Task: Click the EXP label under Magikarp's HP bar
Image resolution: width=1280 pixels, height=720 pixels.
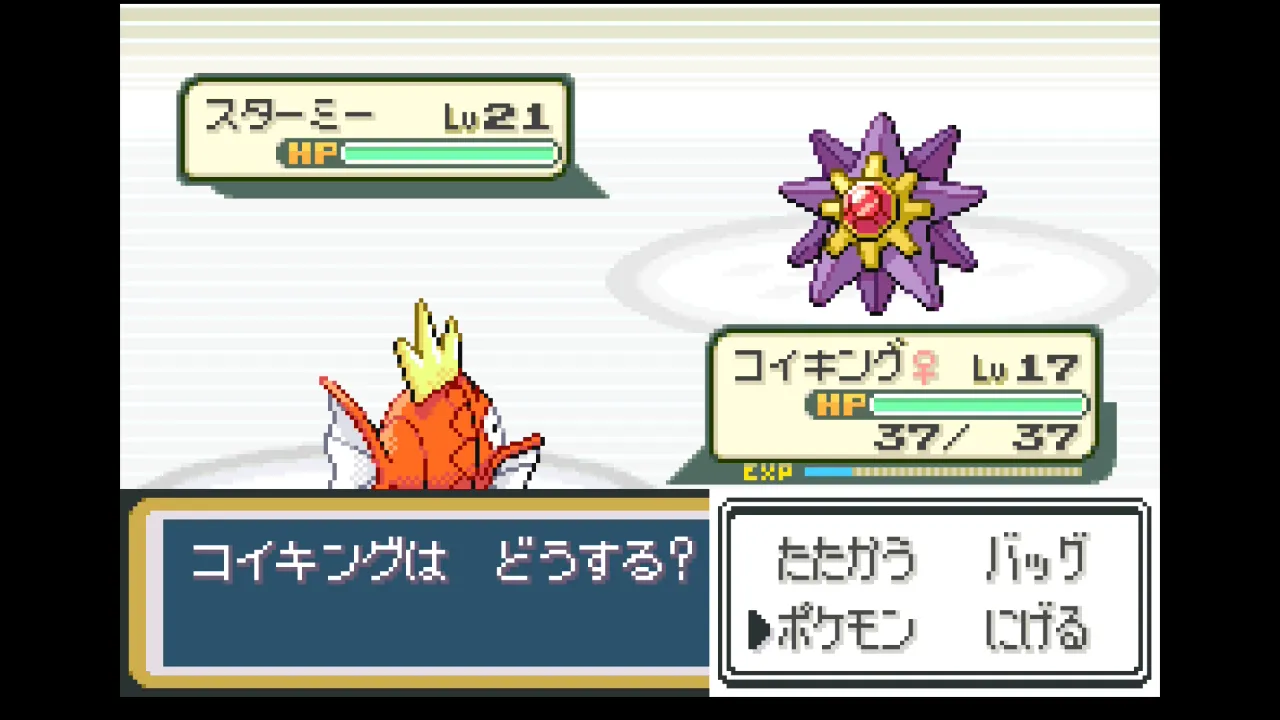Action: pyautogui.click(x=768, y=472)
